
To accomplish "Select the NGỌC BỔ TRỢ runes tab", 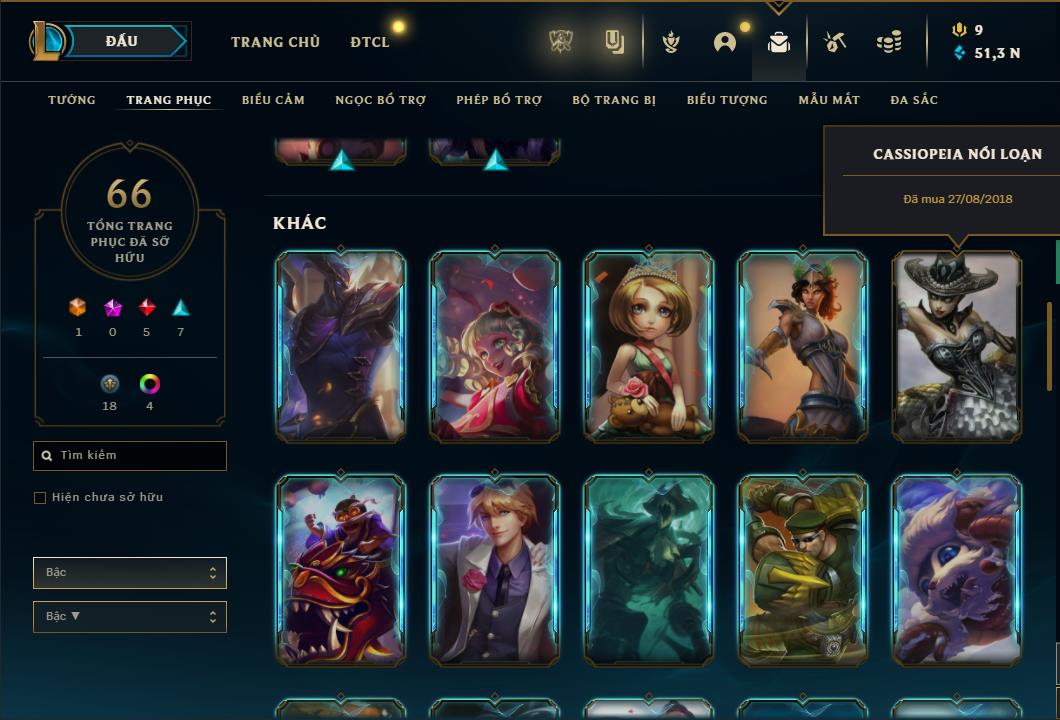I will pyautogui.click(x=380, y=100).
